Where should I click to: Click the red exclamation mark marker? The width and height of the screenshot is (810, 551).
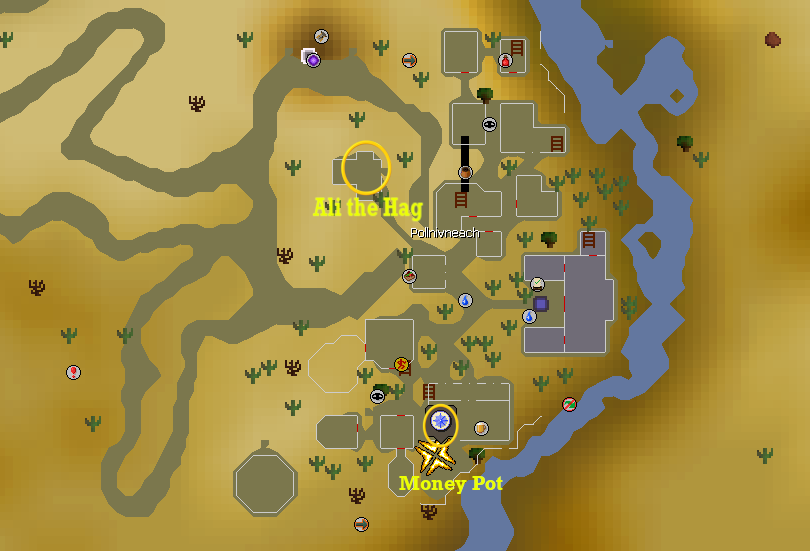click(73, 372)
